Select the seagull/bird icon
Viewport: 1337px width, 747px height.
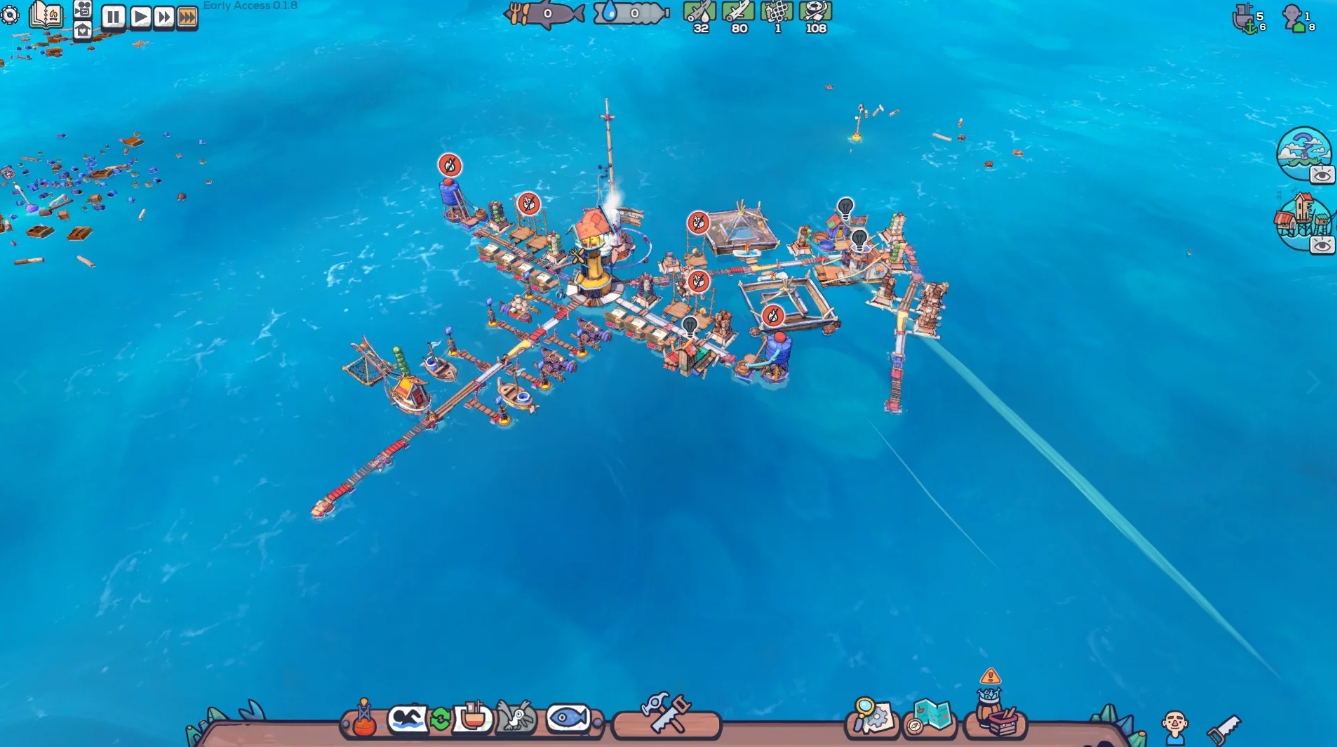click(x=513, y=716)
